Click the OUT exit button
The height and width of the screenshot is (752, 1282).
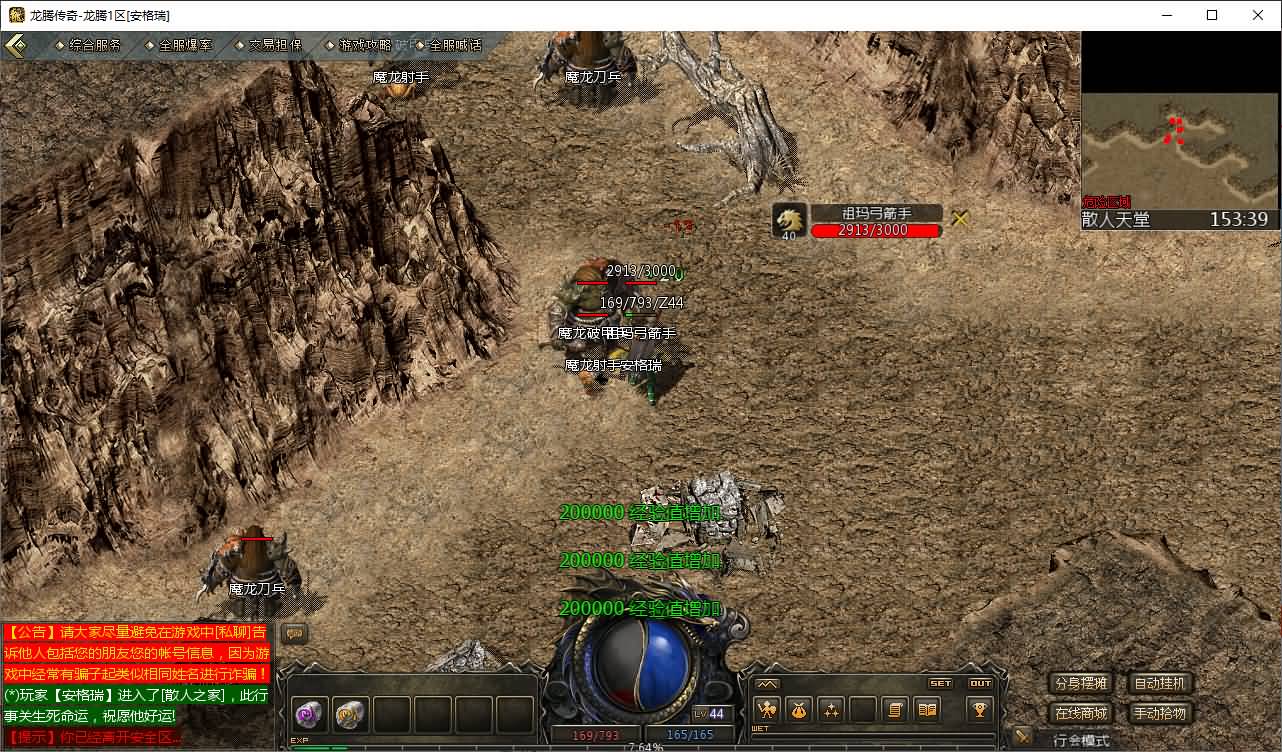click(x=981, y=684)
